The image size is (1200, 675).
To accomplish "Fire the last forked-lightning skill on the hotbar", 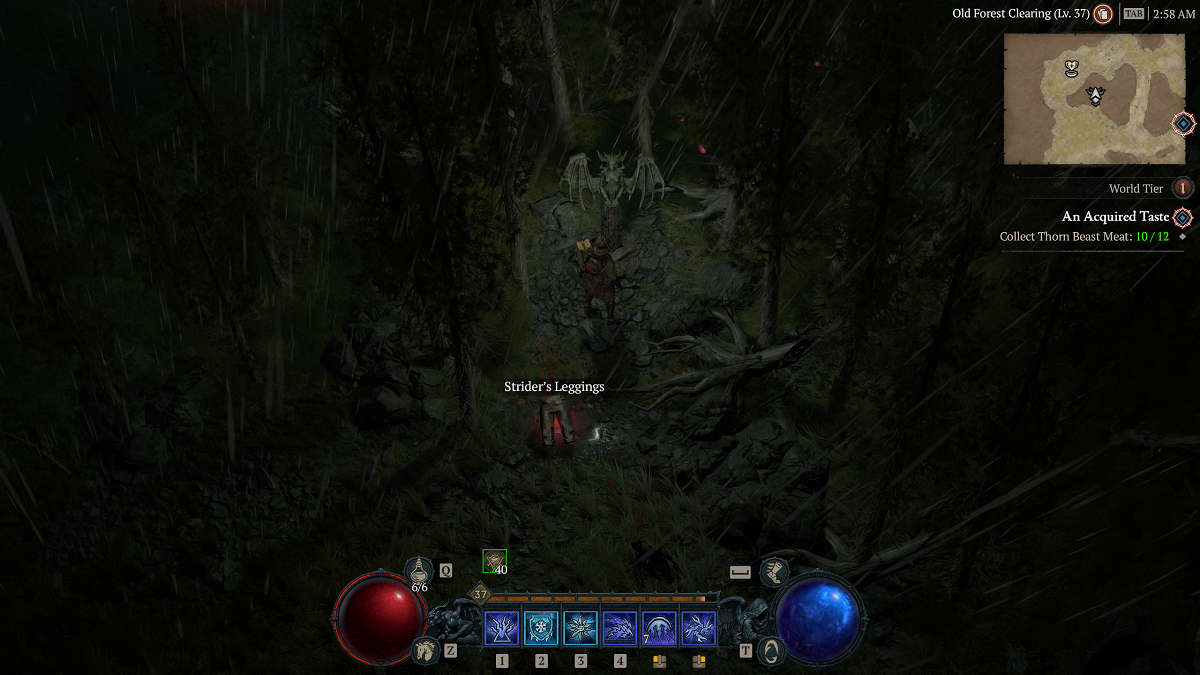I will tap(698, 629).
